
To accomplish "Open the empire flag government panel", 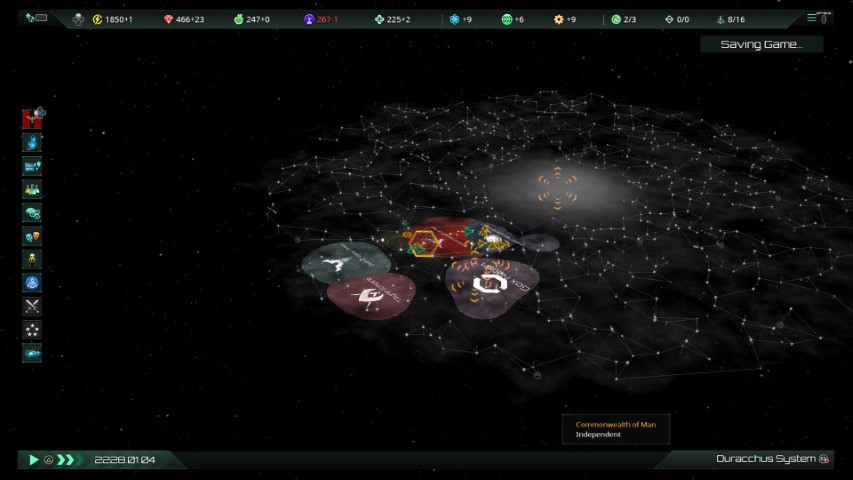I will [32, 119].
